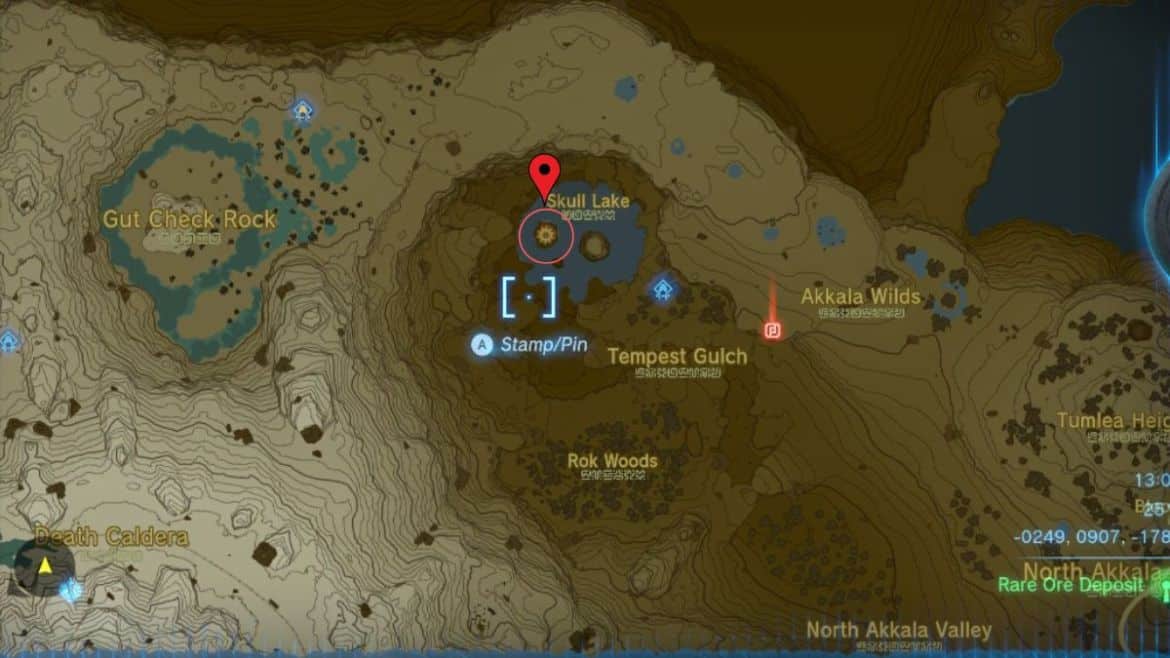Select the red Skyview Tower marker

tap(772, 330)
